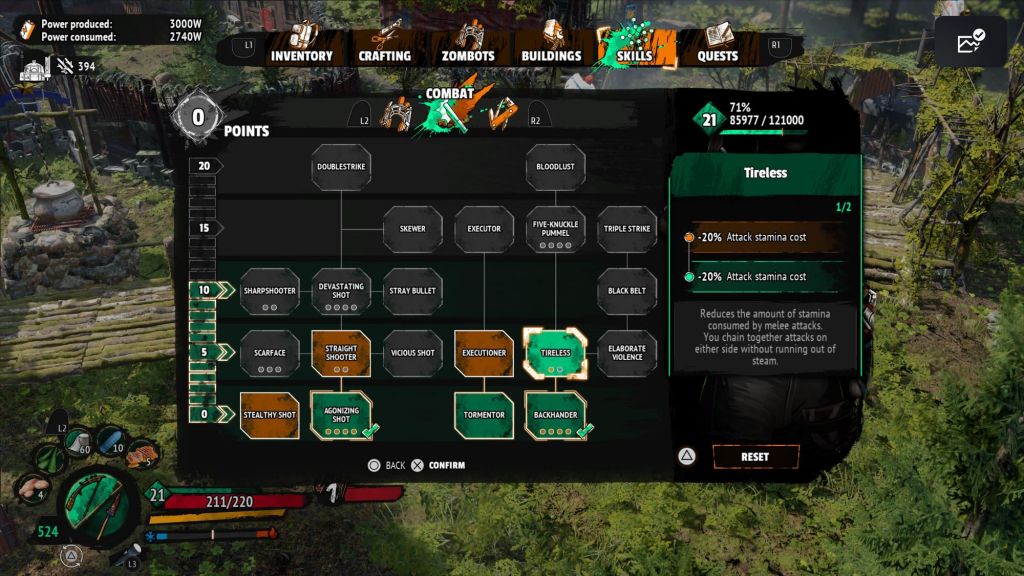Select the Agonizing Shot skill
This screenshot has height=576, width=1024.
pos(341,415)
